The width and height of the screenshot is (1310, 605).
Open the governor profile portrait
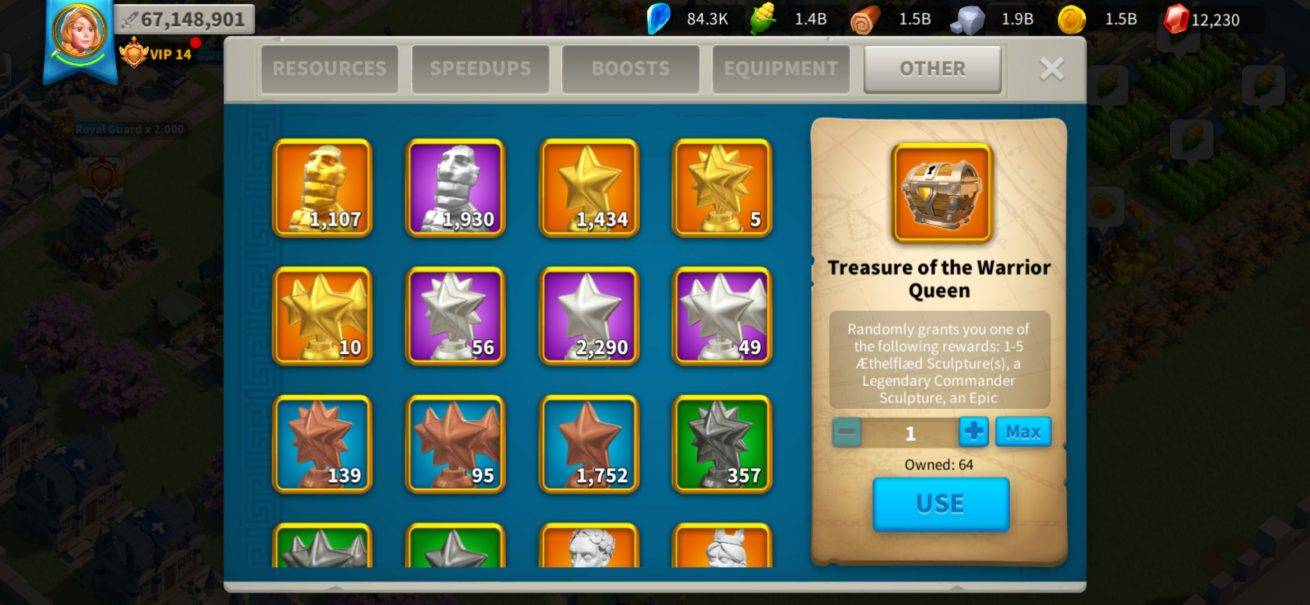79,36
